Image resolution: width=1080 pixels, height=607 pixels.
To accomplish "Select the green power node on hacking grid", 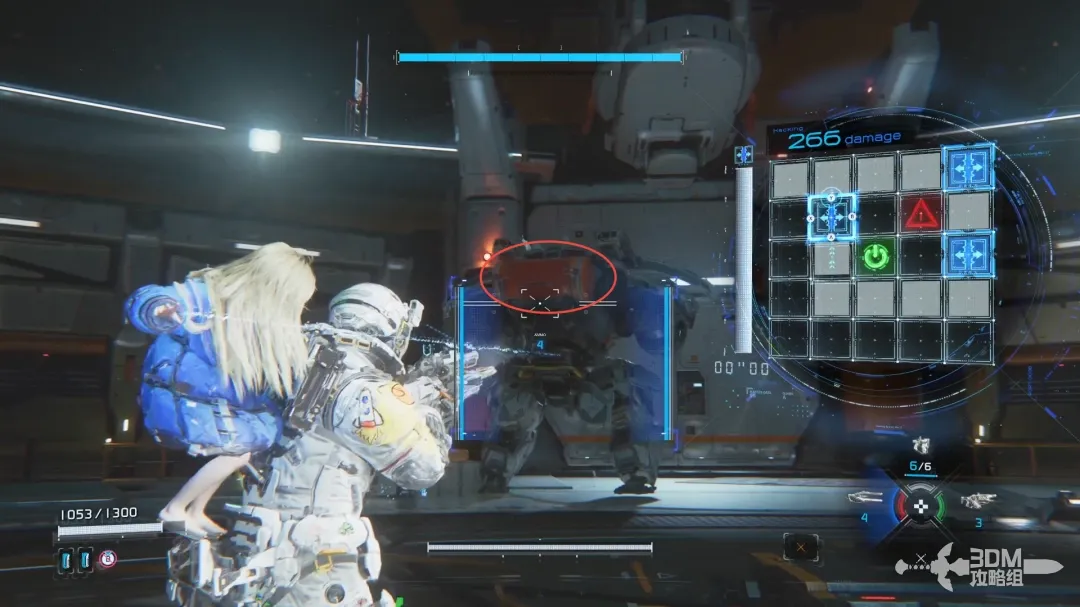I will pyautogui.click(x=876, y=257).
